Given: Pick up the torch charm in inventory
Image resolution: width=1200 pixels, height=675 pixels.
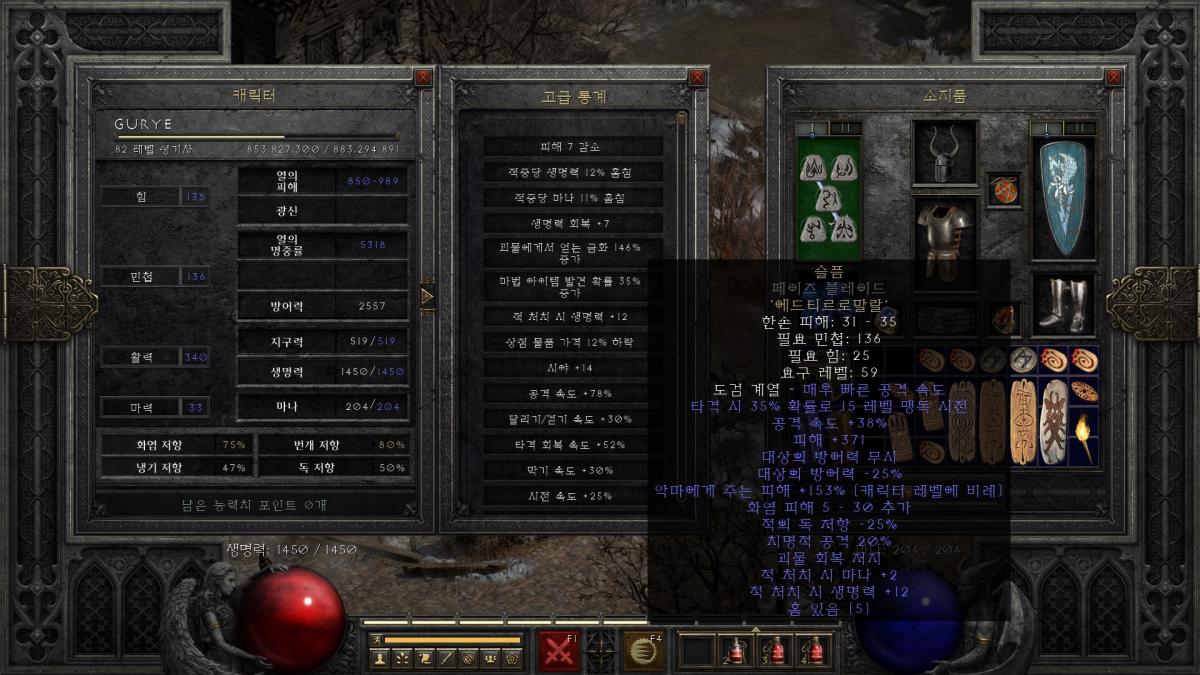Looking at the screenshot, I should point(1083,438).
